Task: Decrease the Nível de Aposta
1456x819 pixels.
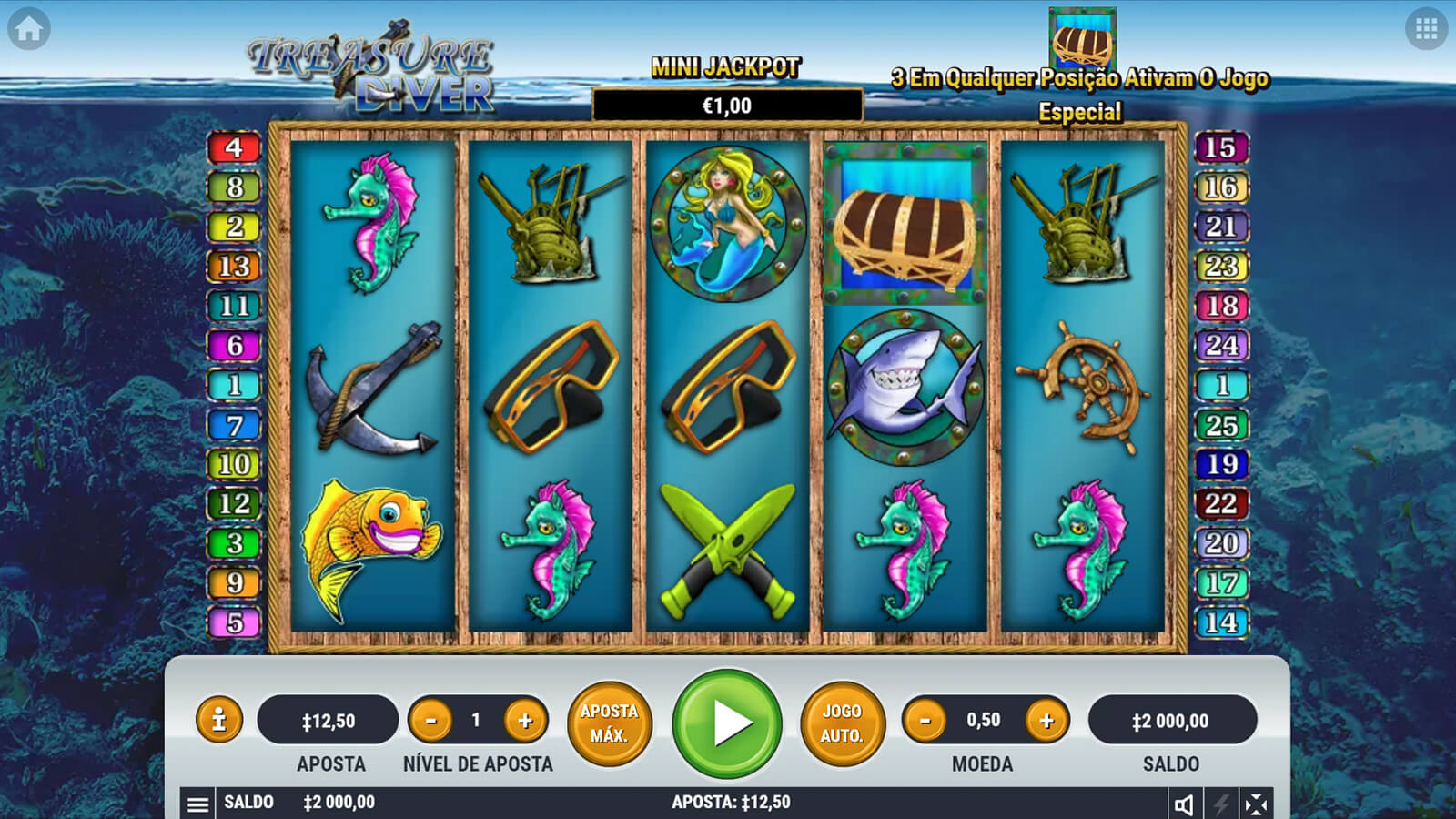Action: point(431,721)
